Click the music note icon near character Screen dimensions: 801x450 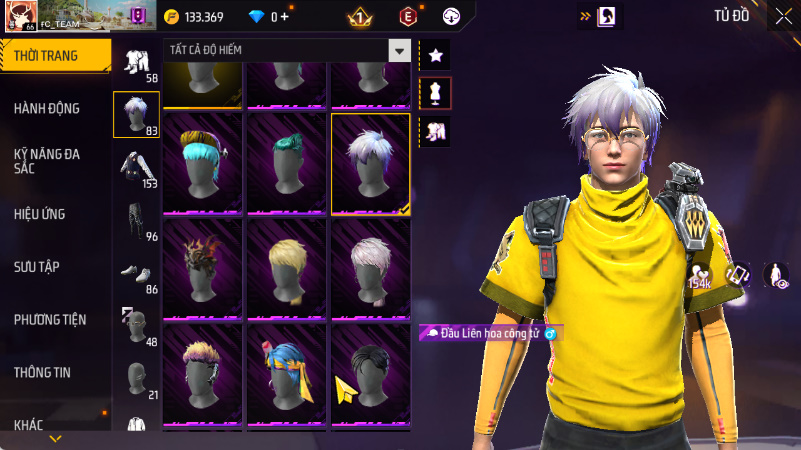(738, 274)
